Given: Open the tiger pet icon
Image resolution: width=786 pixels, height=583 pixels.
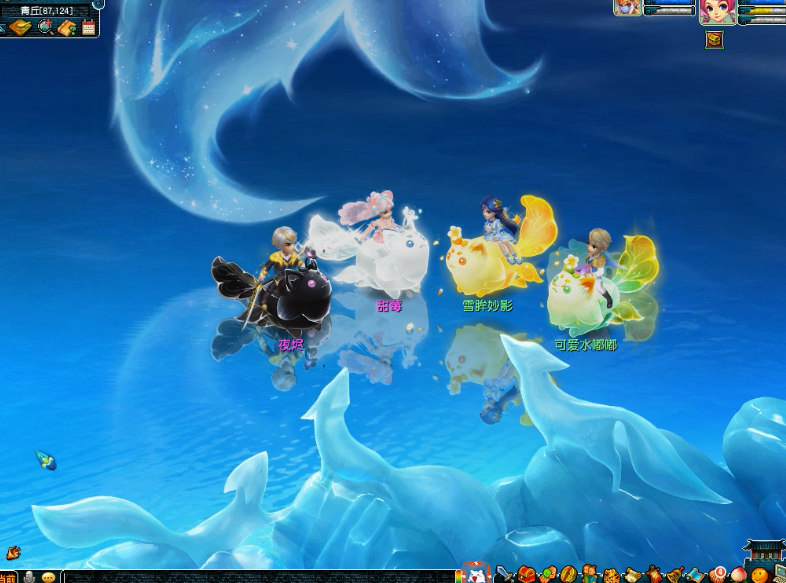Looking at the screenshot, I should (x=610, y=575).
